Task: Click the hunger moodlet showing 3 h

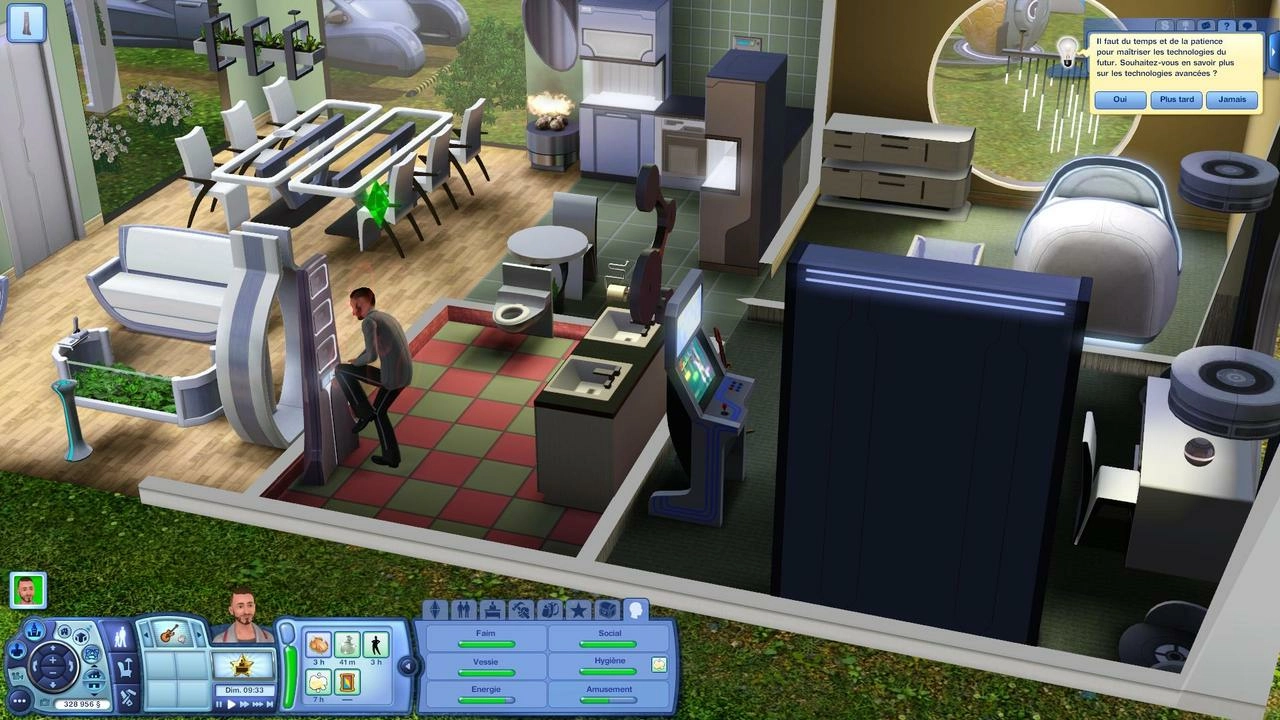Action: 317,645
